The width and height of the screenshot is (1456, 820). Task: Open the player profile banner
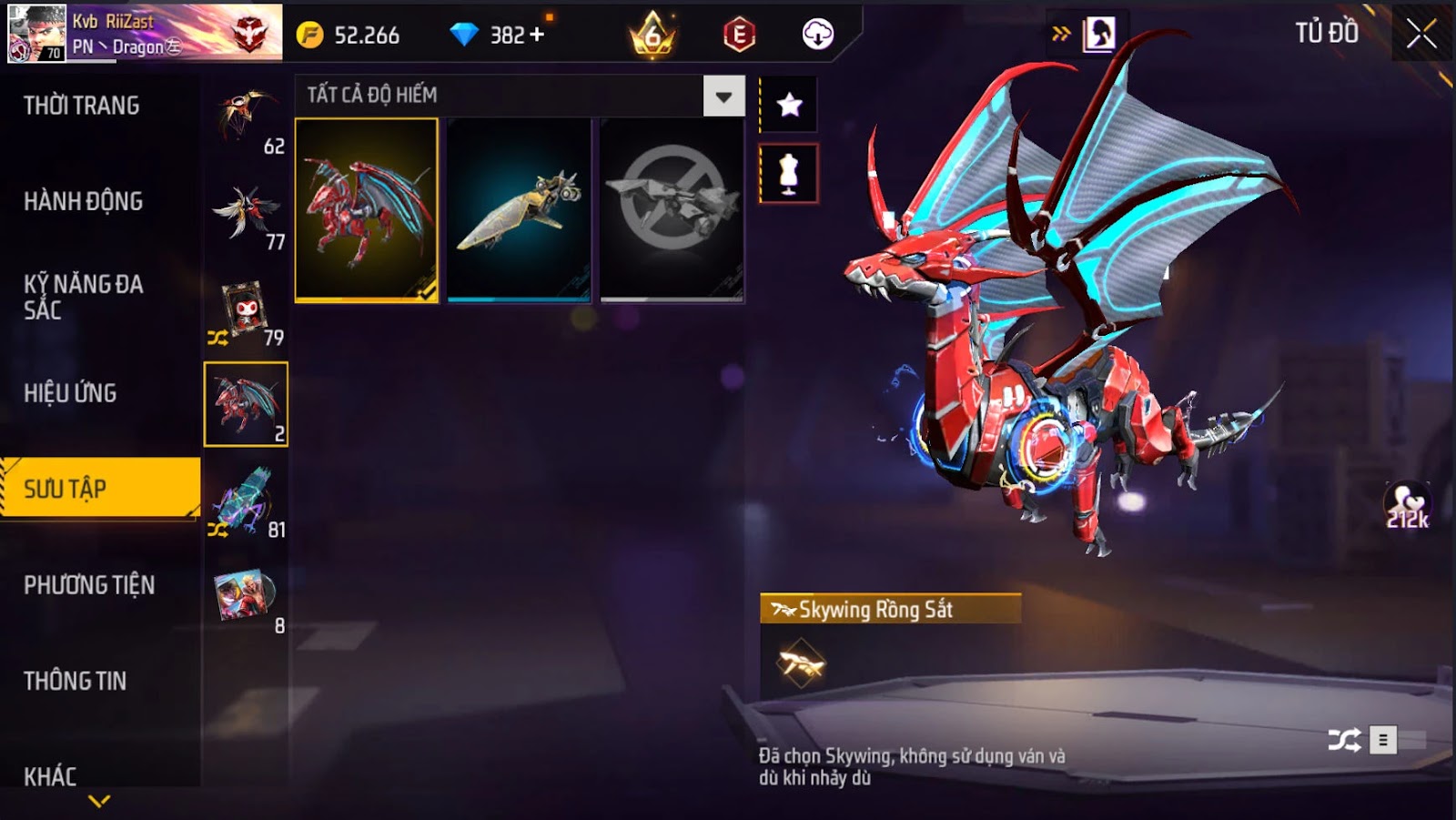pos(144,33)
